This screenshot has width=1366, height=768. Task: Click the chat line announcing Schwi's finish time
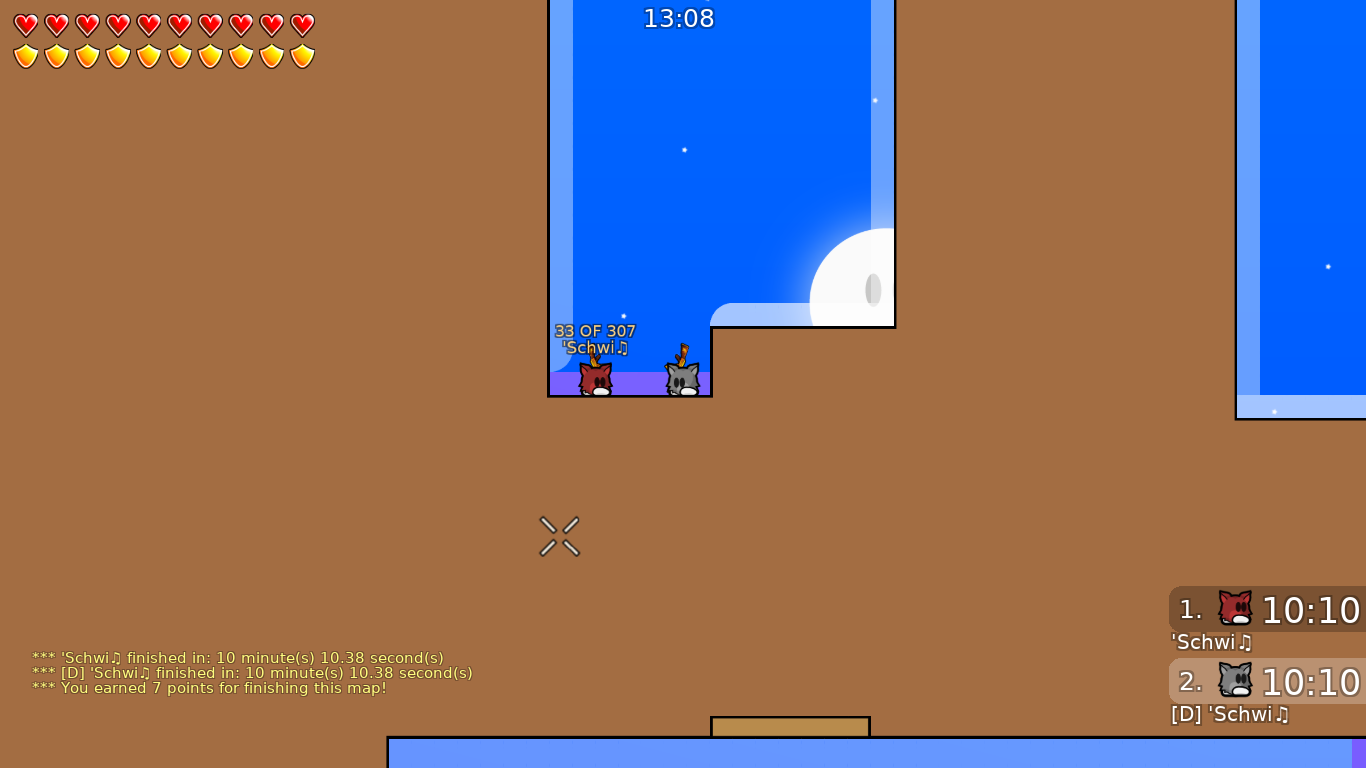[238, 658]
